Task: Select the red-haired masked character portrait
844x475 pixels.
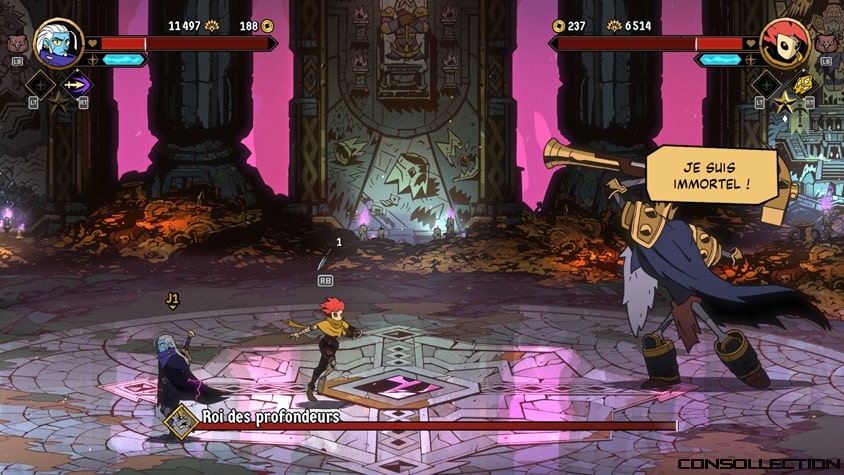Action: tap(783, 42)
